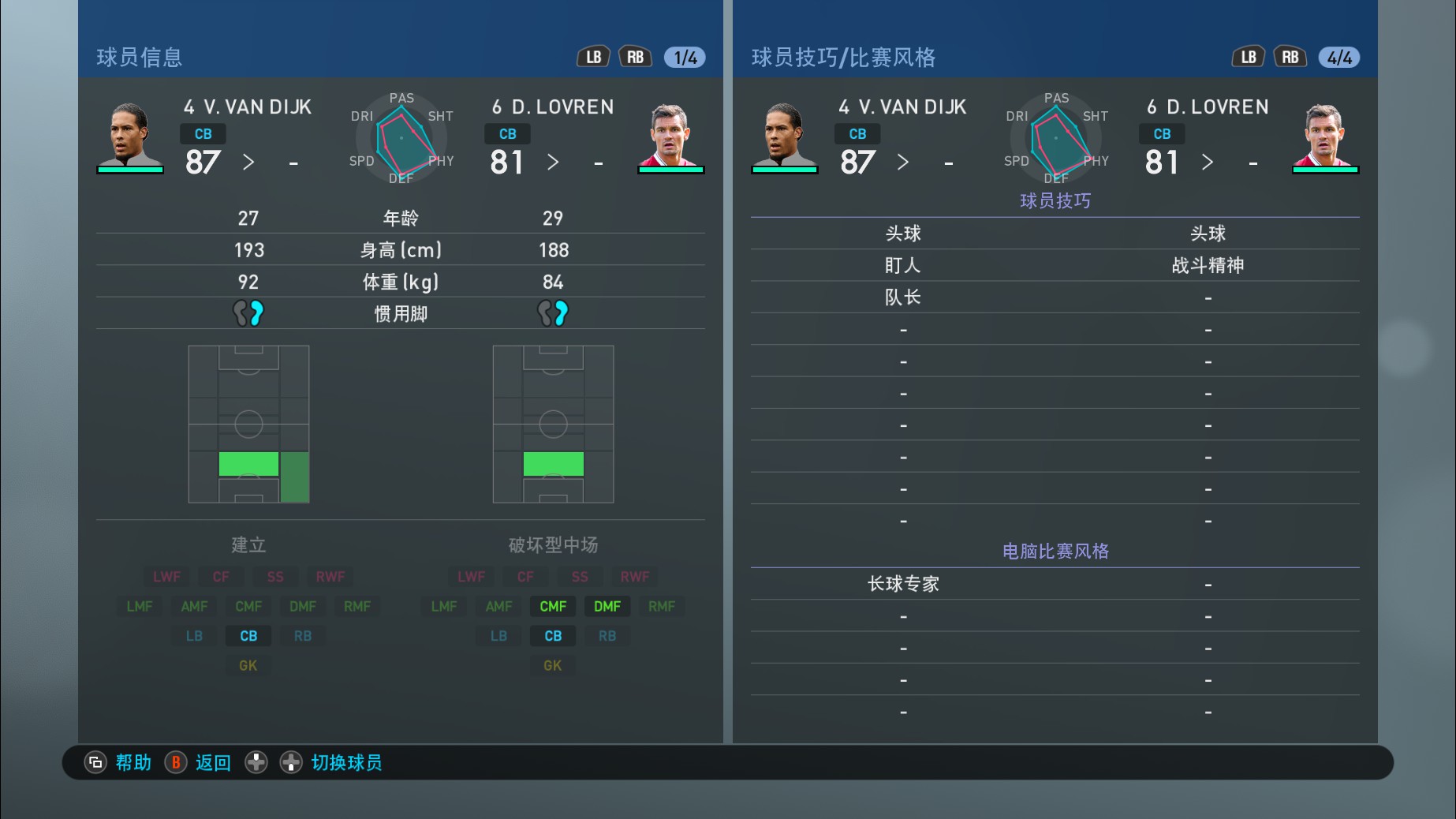Click Lovren's pitch position diagram
Screen dimensions: 1456x819
click(552, 424)
